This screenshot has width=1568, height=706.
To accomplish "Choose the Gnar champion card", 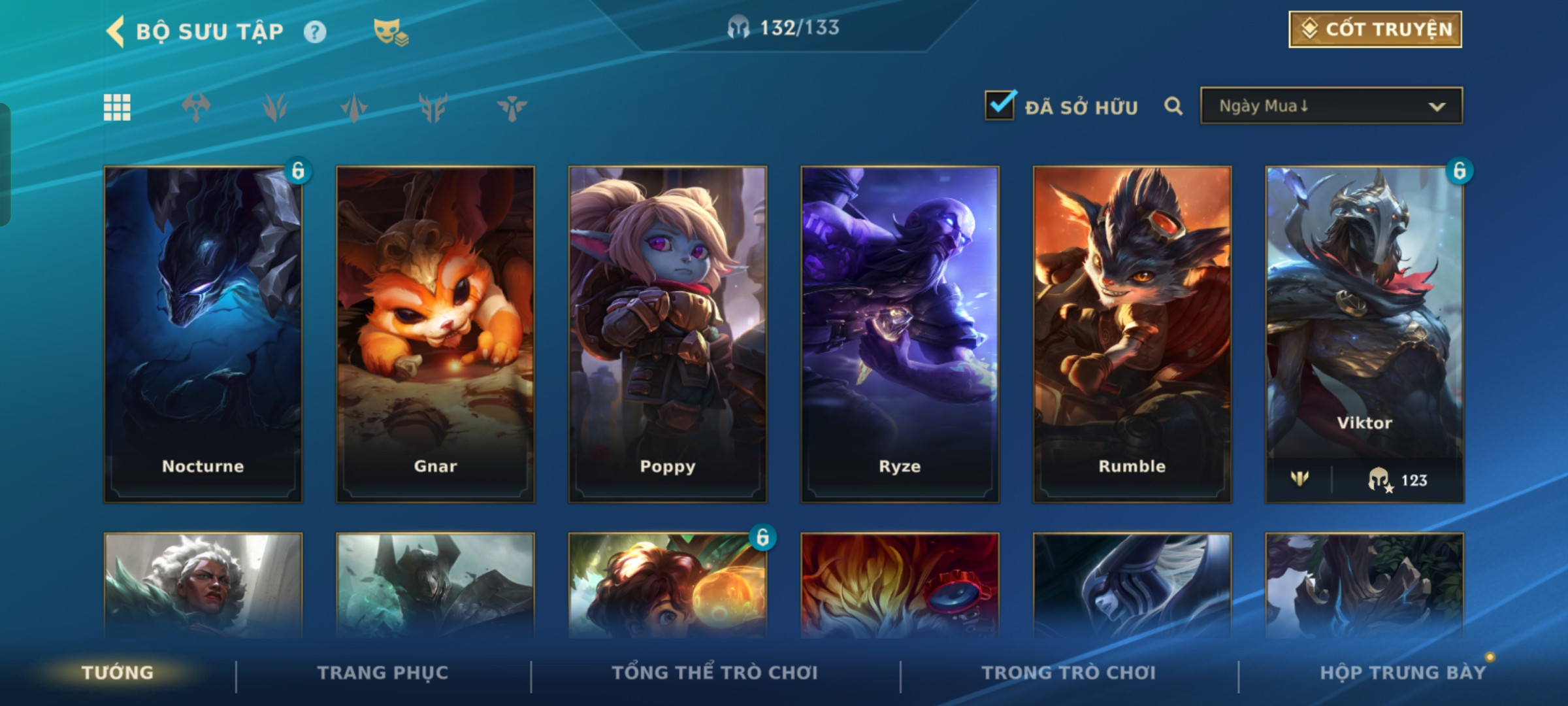I will tap(435, 333).
